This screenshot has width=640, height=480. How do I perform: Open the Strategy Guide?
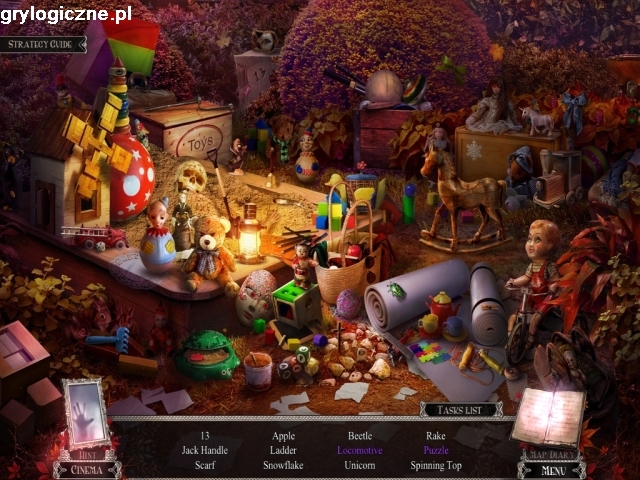click(43, 44)
